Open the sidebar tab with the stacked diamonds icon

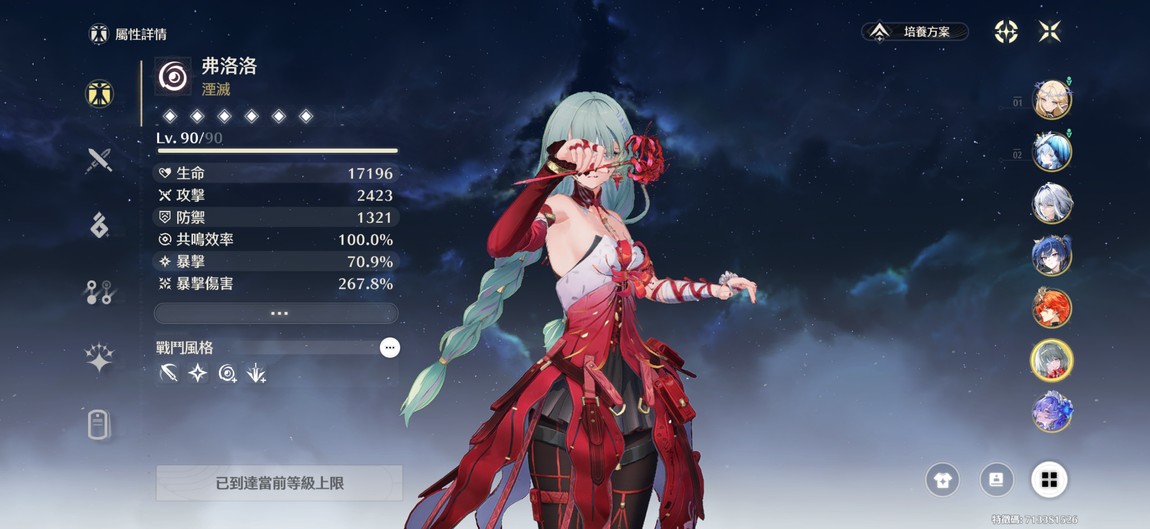coord(99,226)
